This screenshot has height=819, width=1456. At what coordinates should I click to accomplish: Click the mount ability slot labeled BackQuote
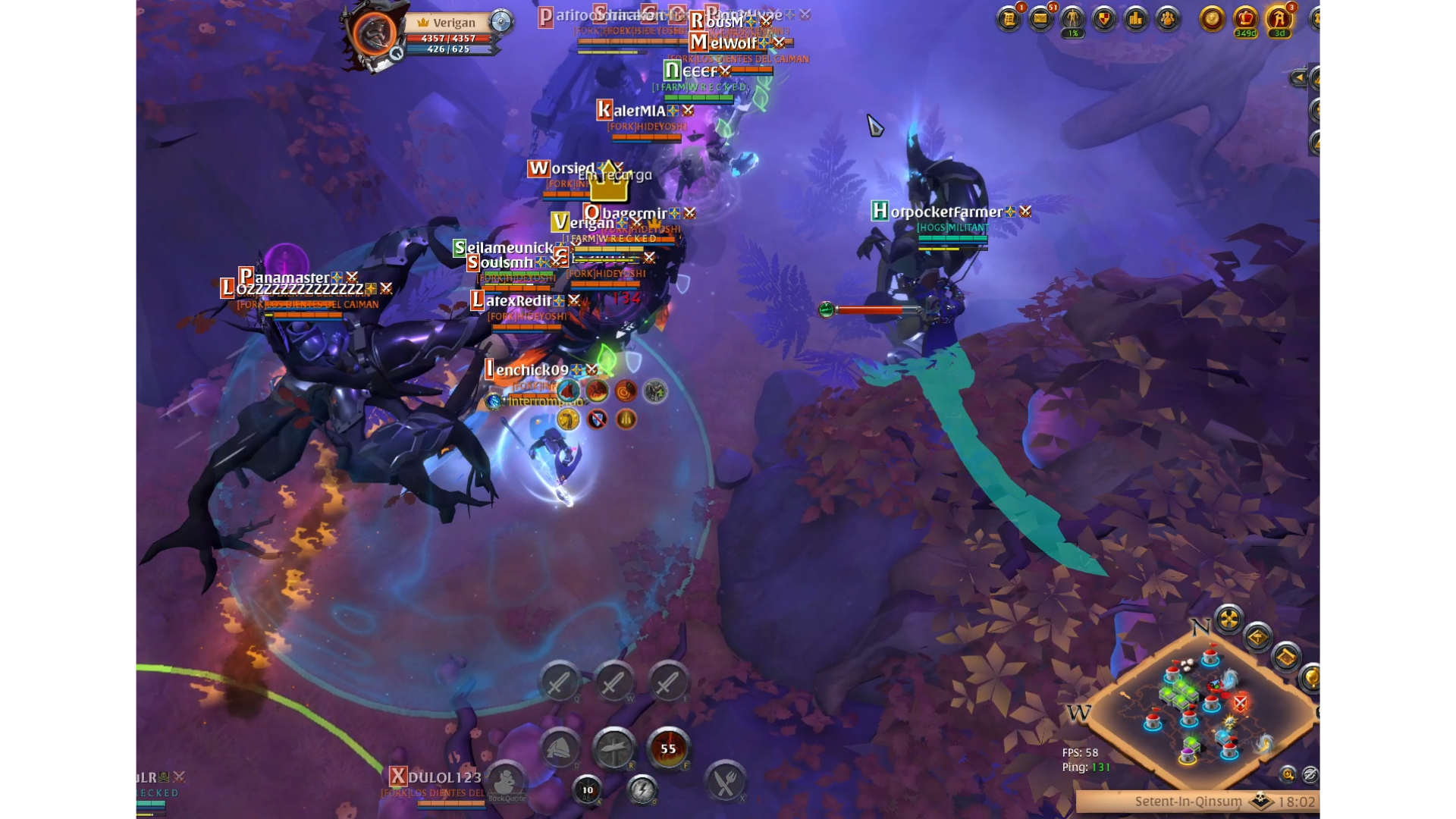(506, 781)
